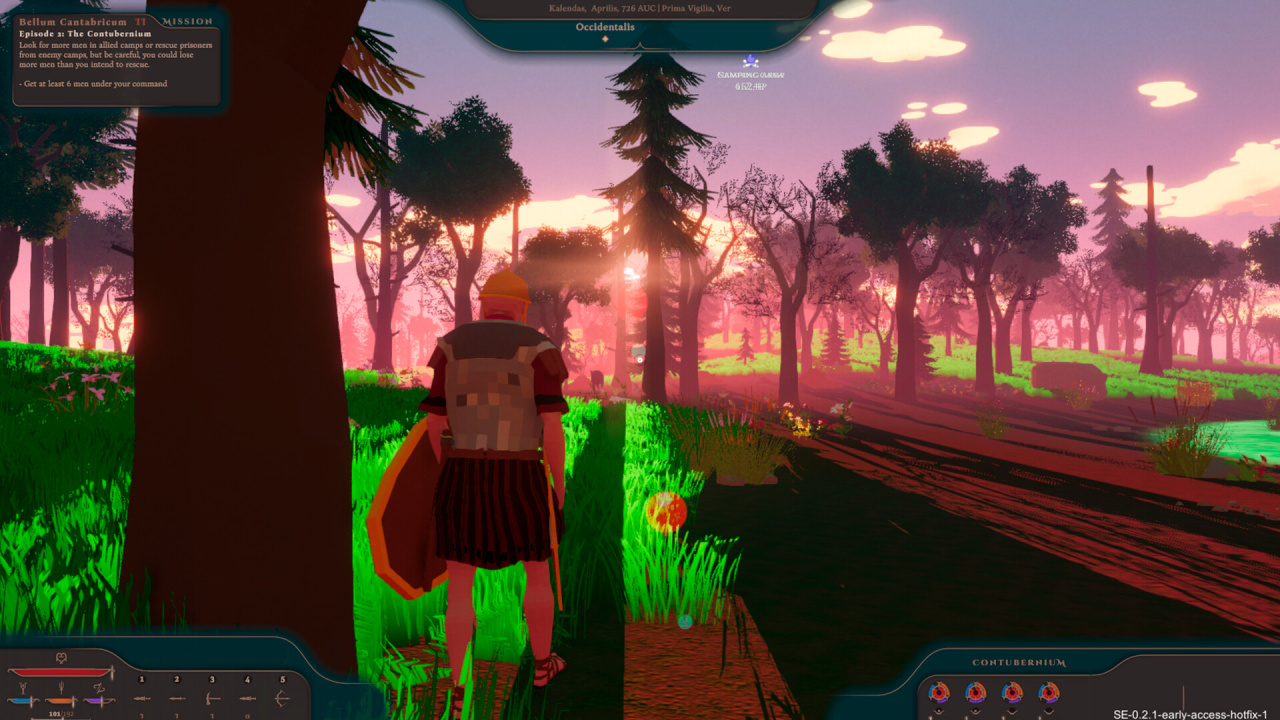Click the Occidentalis compass heading

(605, 28)
